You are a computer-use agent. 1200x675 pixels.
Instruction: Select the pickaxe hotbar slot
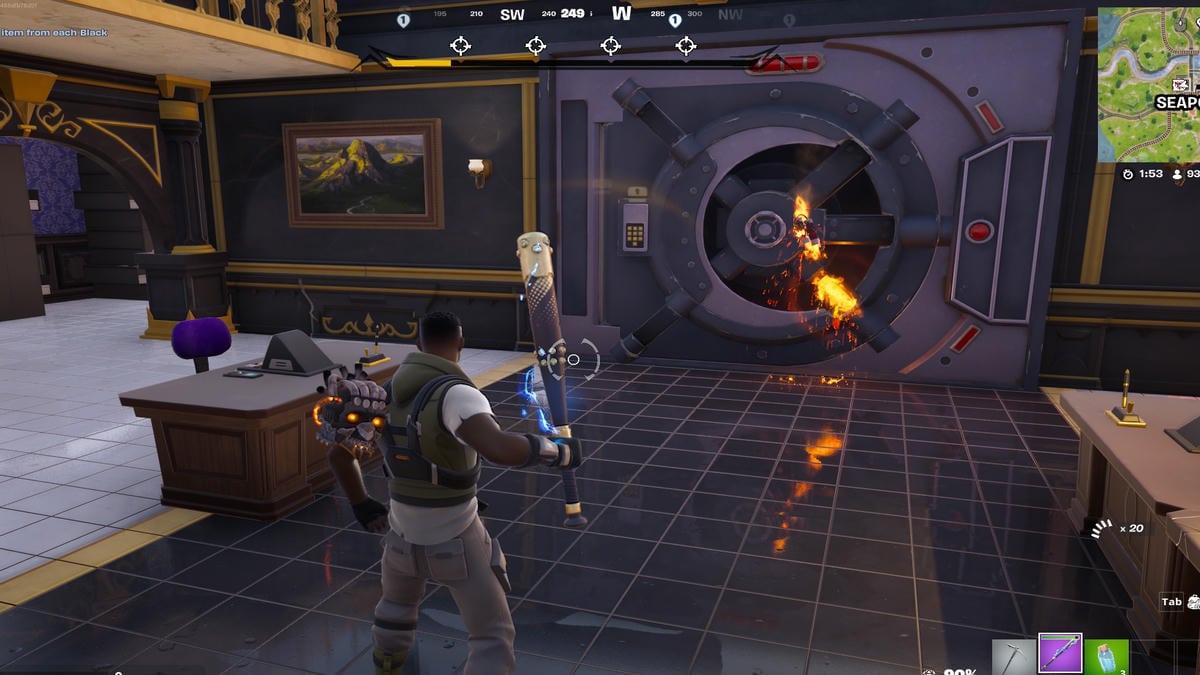(x=1013, y=657)
